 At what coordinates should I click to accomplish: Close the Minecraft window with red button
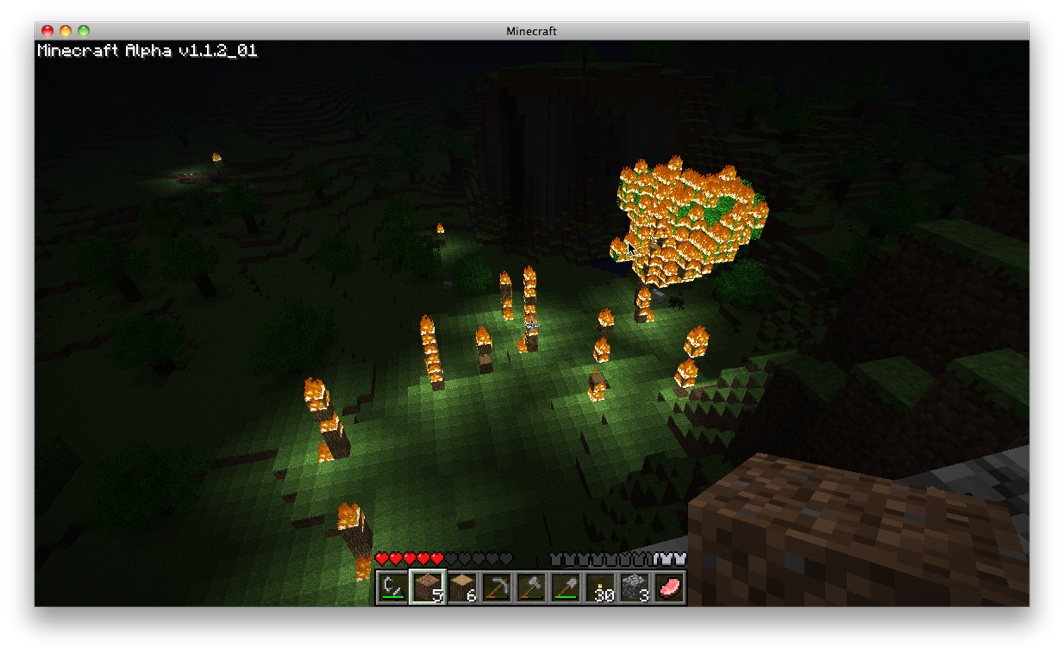pyautogui.click(x=48, y=31)
